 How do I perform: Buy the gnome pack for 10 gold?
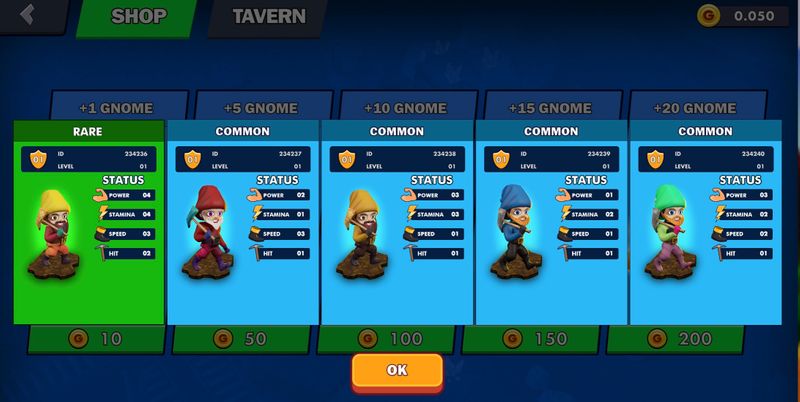coord(97,339)
